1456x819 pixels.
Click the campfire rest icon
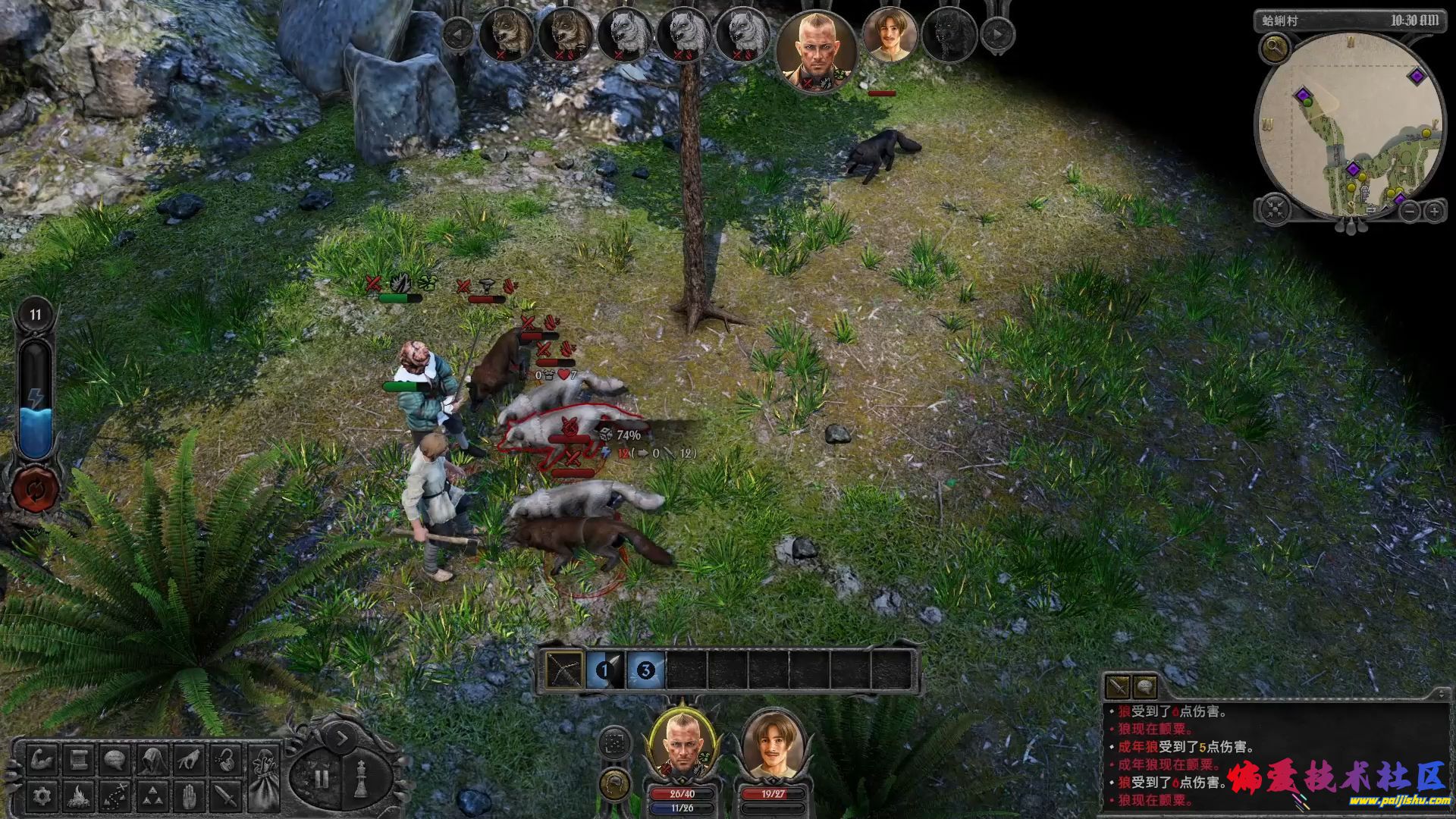pyautogui.click(x=79, y=795)
